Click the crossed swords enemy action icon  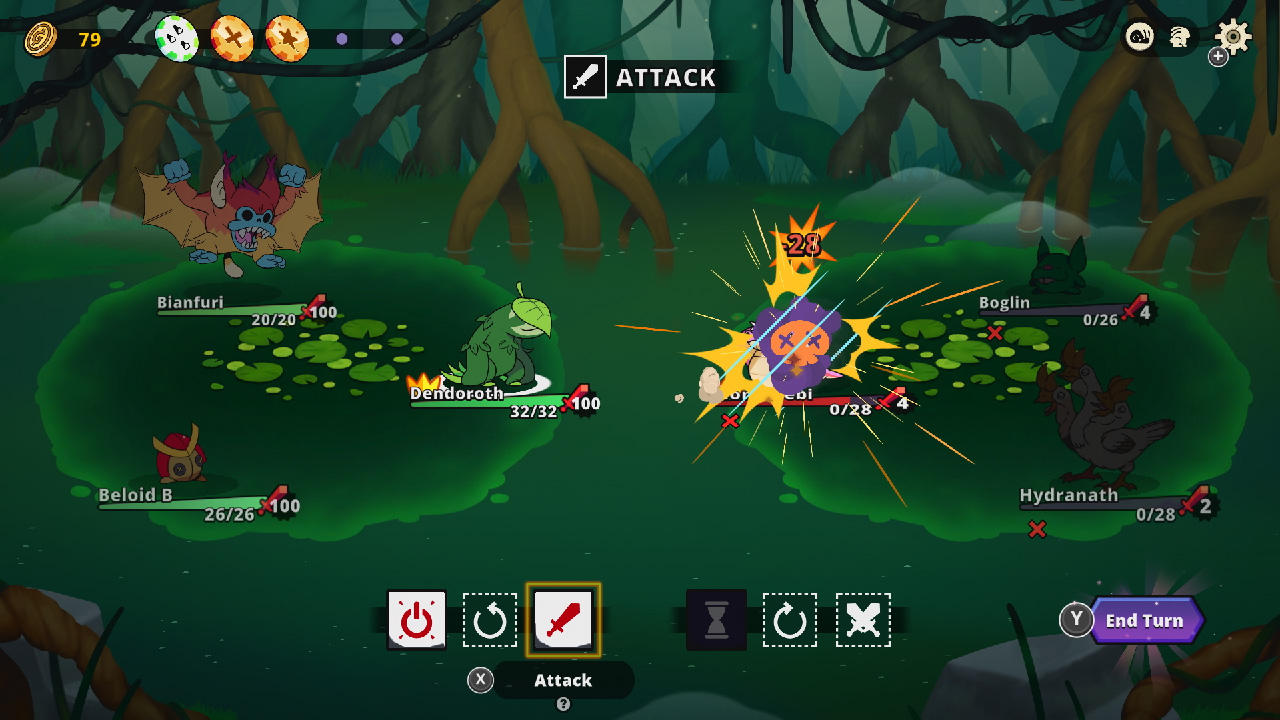point(863,620)
